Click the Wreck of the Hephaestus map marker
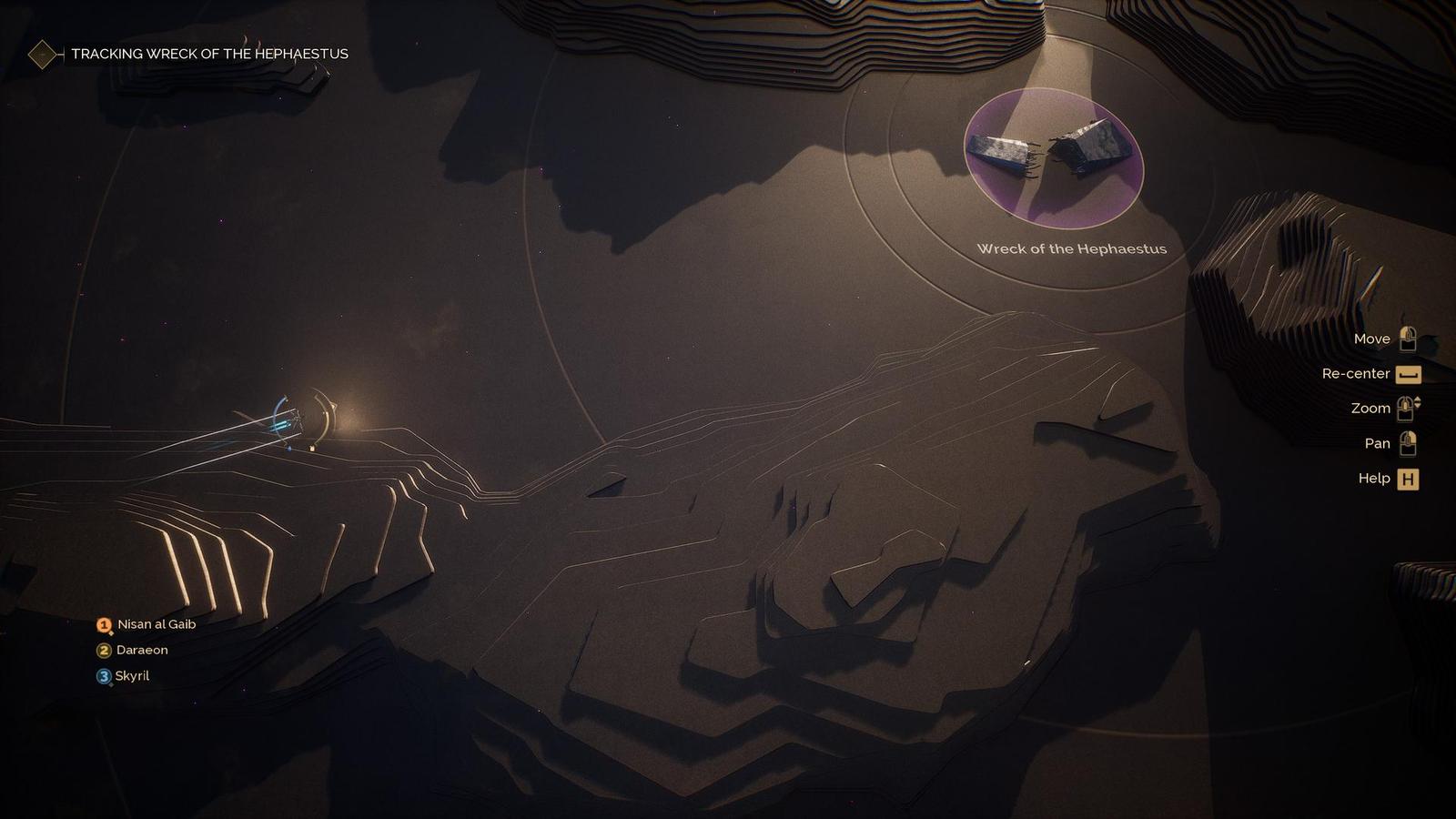The height and width of the screenshot is (819, 1456). pyautogui.click(x=1053, y=158)
